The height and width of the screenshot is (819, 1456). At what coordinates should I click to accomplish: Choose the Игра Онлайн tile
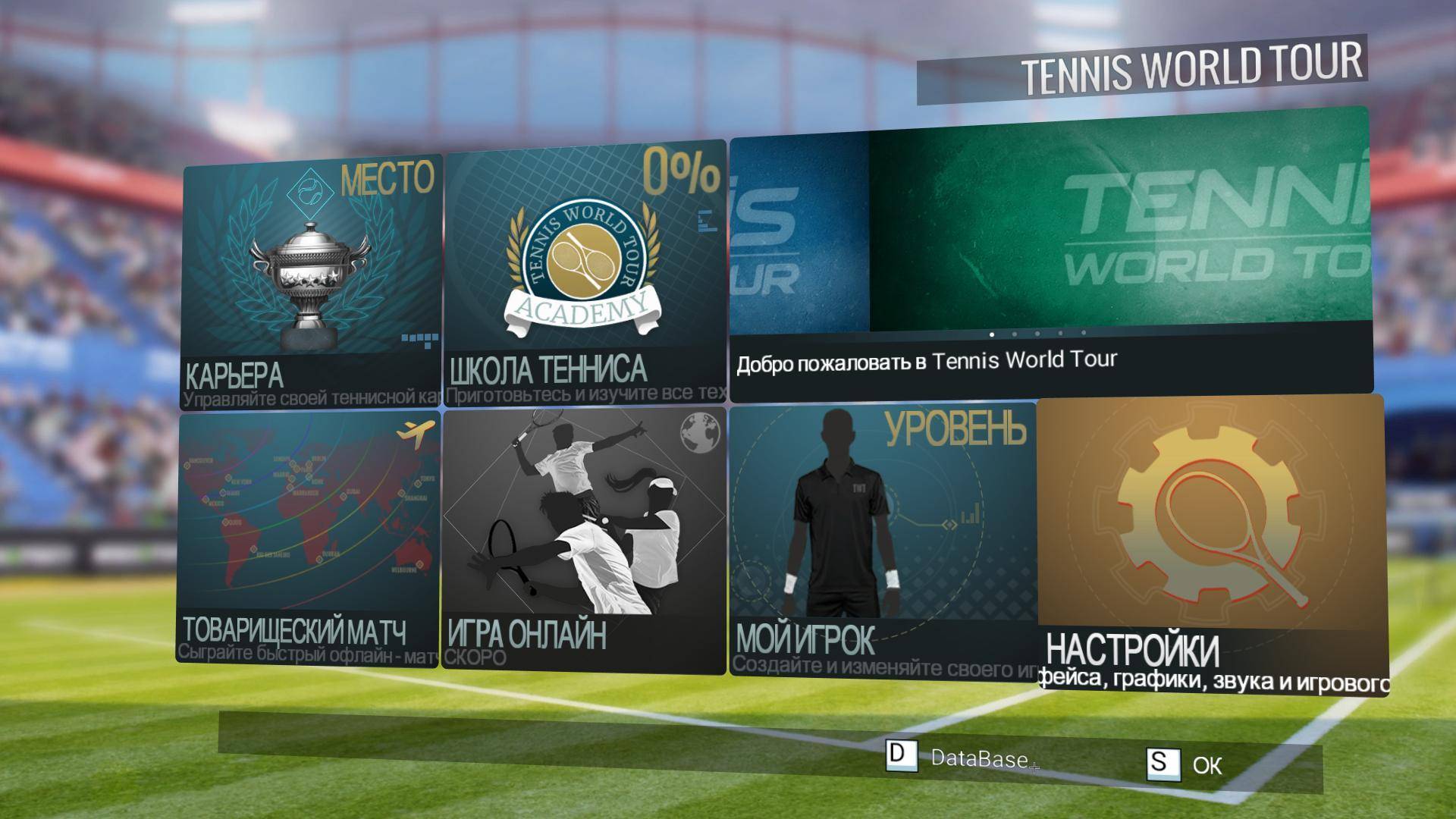click(583, 540)
